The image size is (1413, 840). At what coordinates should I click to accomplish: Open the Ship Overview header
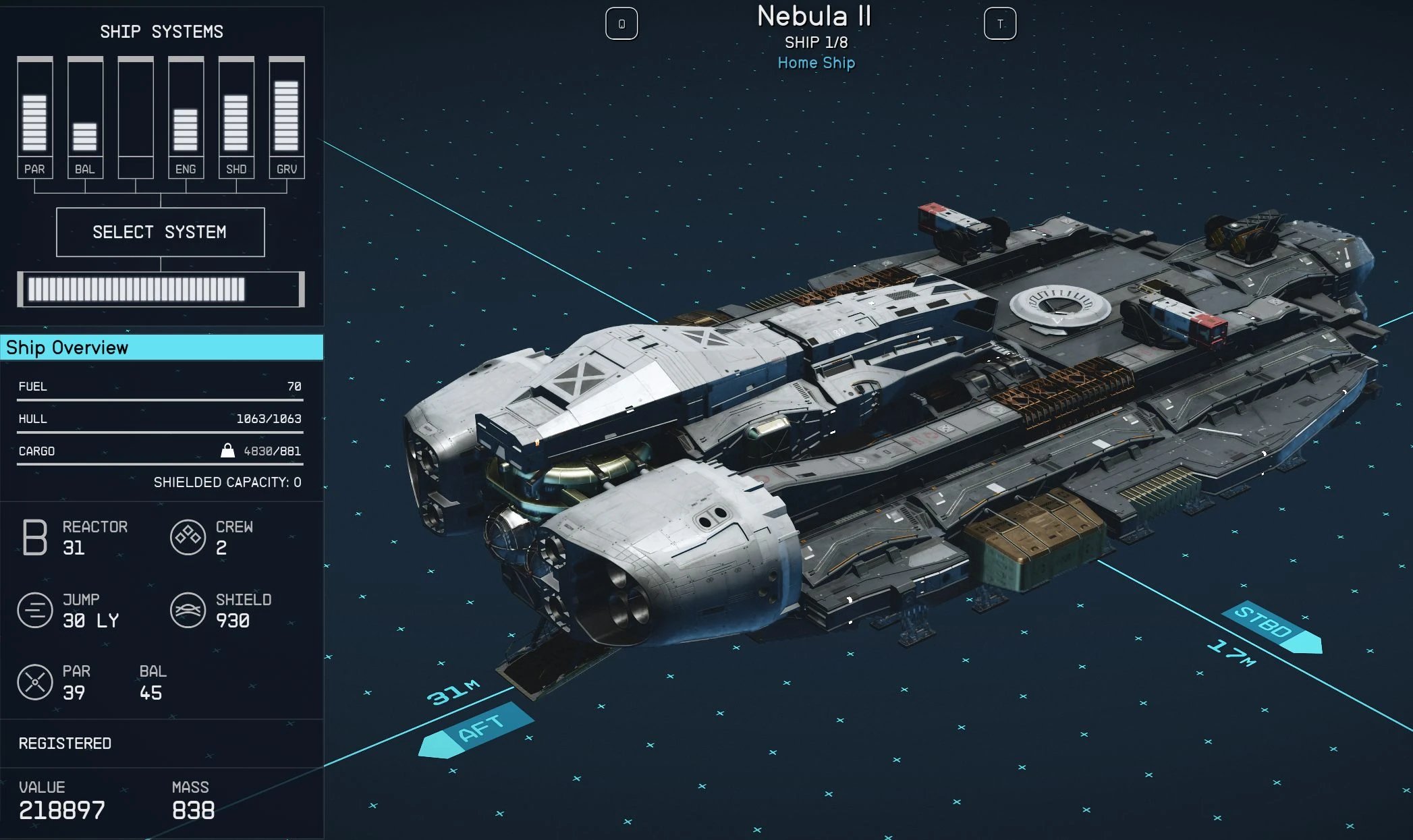[x=161, y=347]
